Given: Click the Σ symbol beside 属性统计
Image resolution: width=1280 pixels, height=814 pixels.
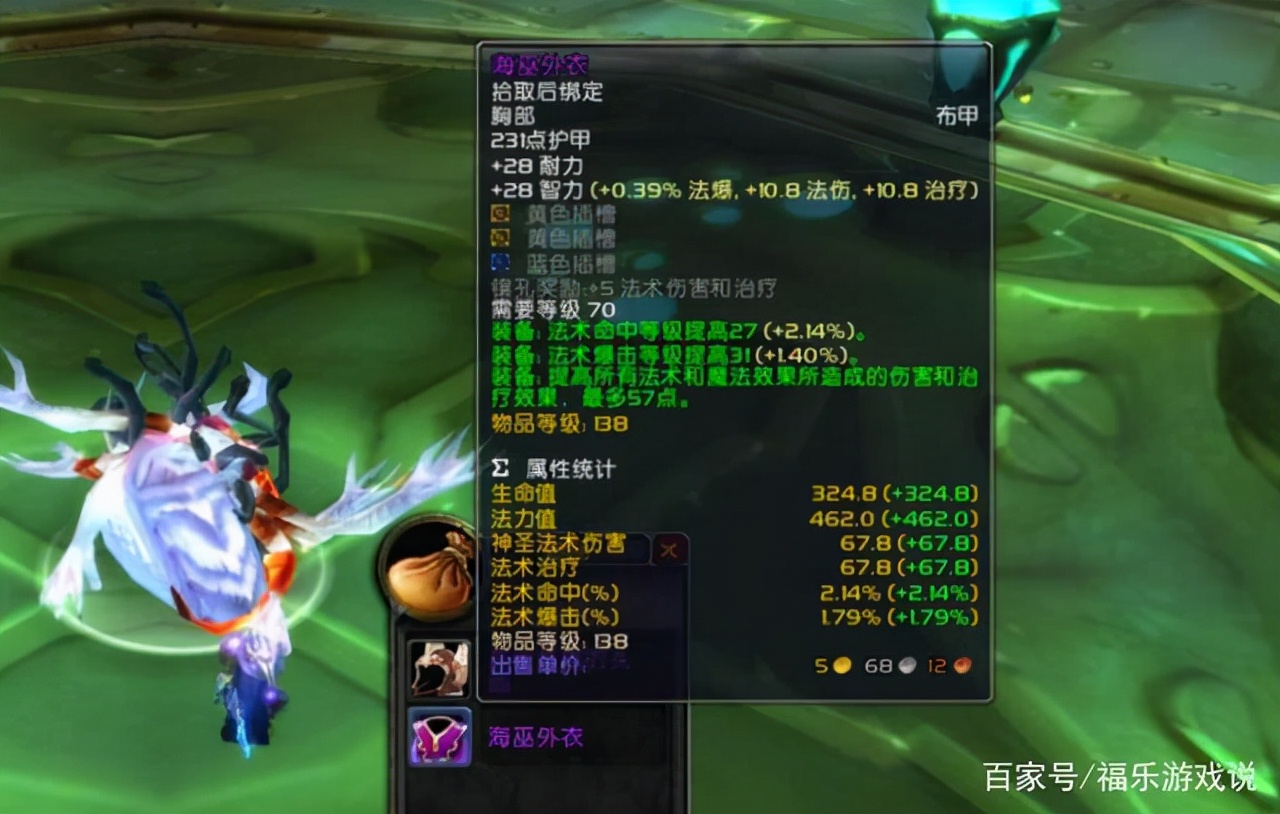Looking at the screenshot, I should point(499,468).
